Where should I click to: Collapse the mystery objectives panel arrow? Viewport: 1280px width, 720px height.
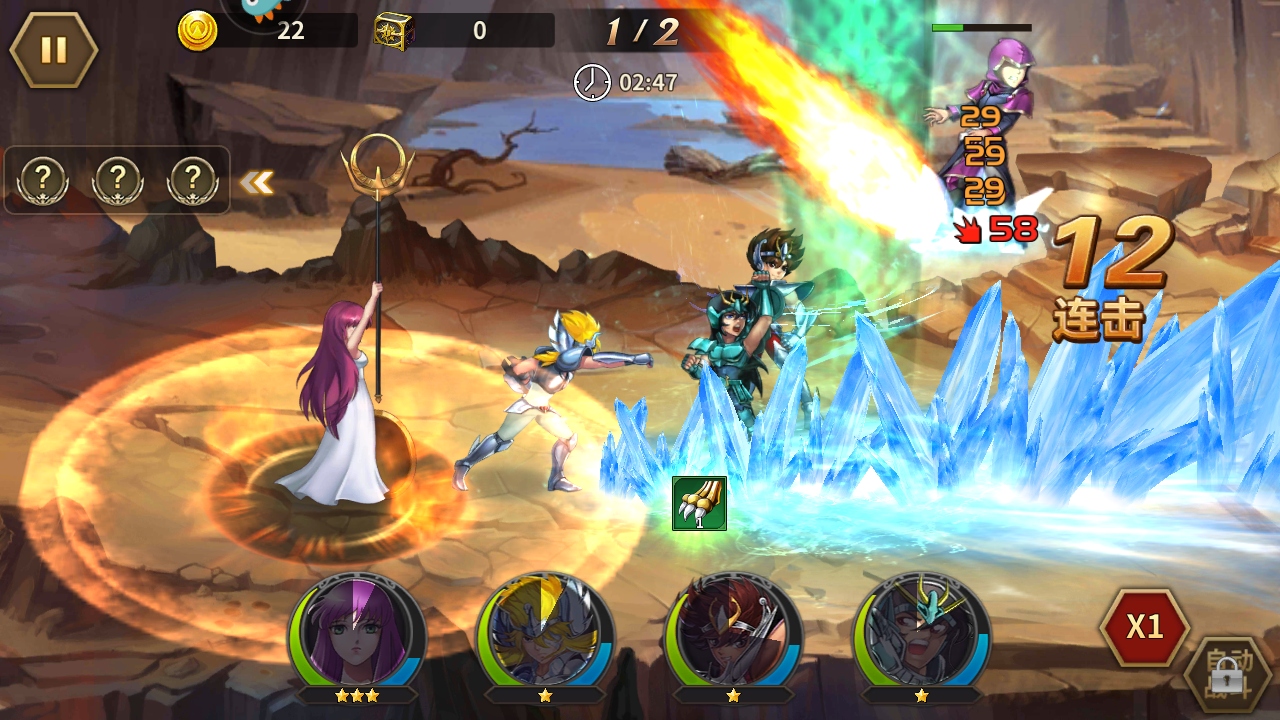[257, 182]
